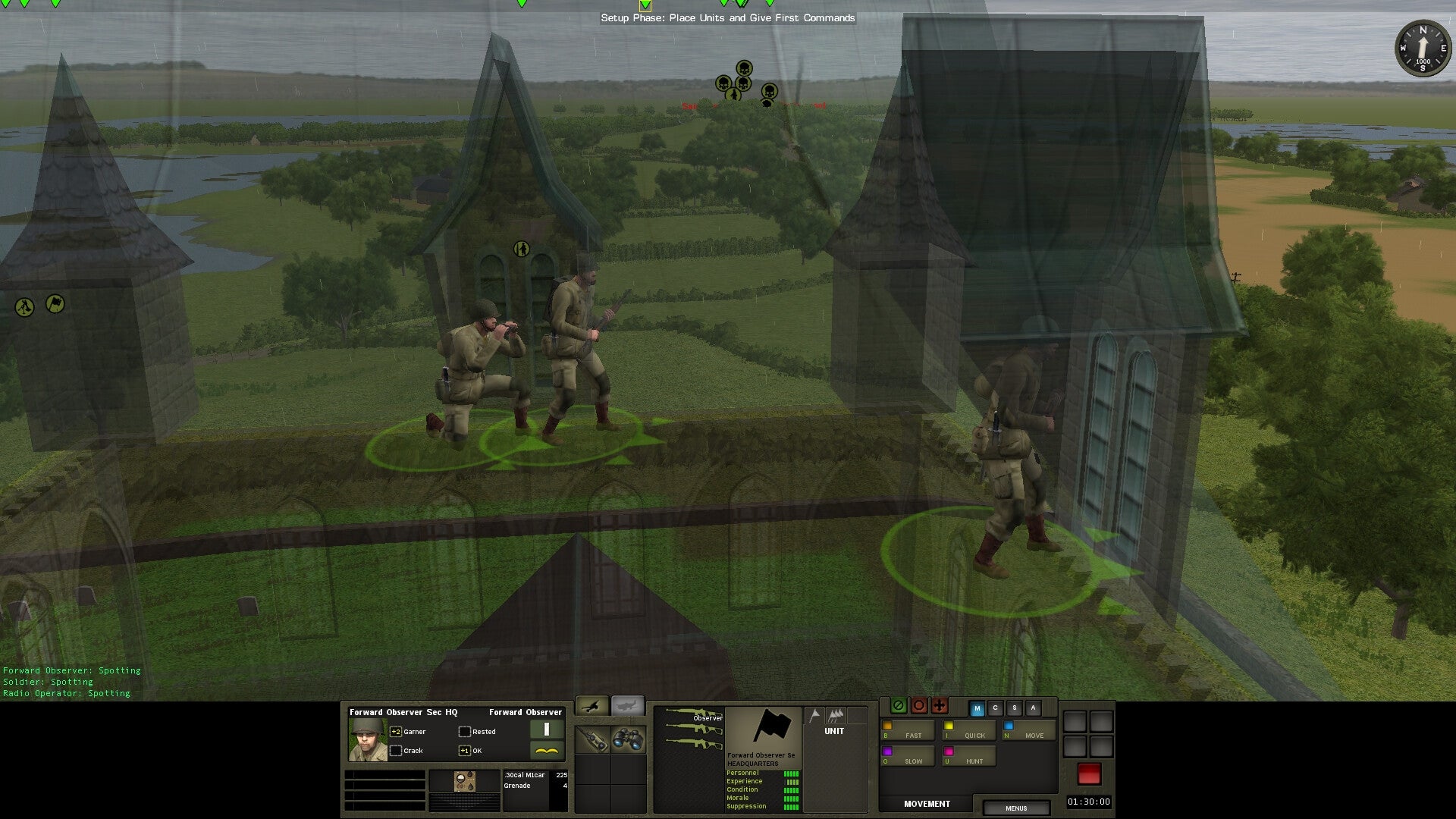Switch to the vehicle silhouette panel tab
Image resolution: width=1456 pixels, height=819 pixels.
pyautogui.click(x=629, y=707)
